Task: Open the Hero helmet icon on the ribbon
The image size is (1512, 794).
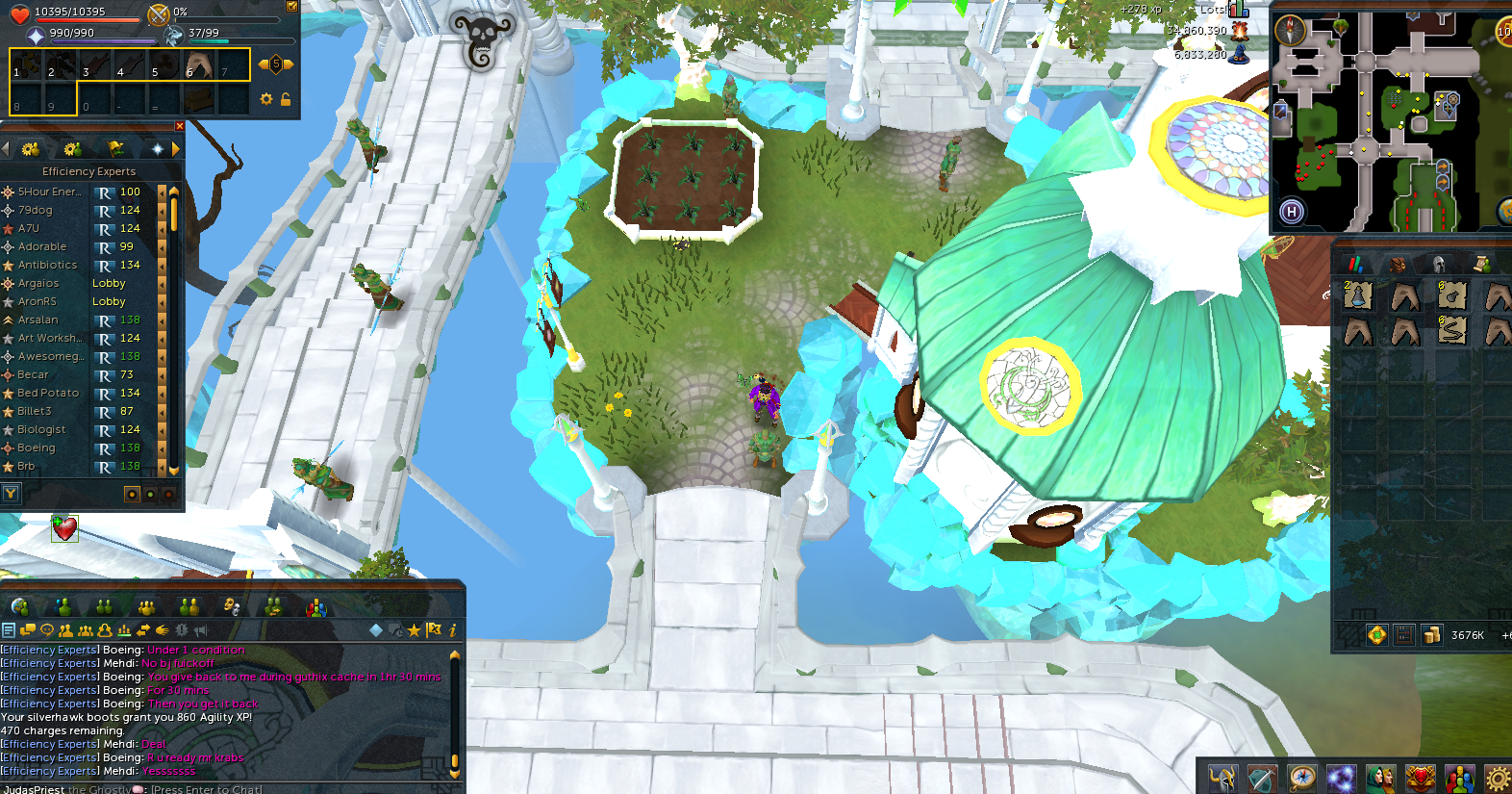Action: 1222,777
